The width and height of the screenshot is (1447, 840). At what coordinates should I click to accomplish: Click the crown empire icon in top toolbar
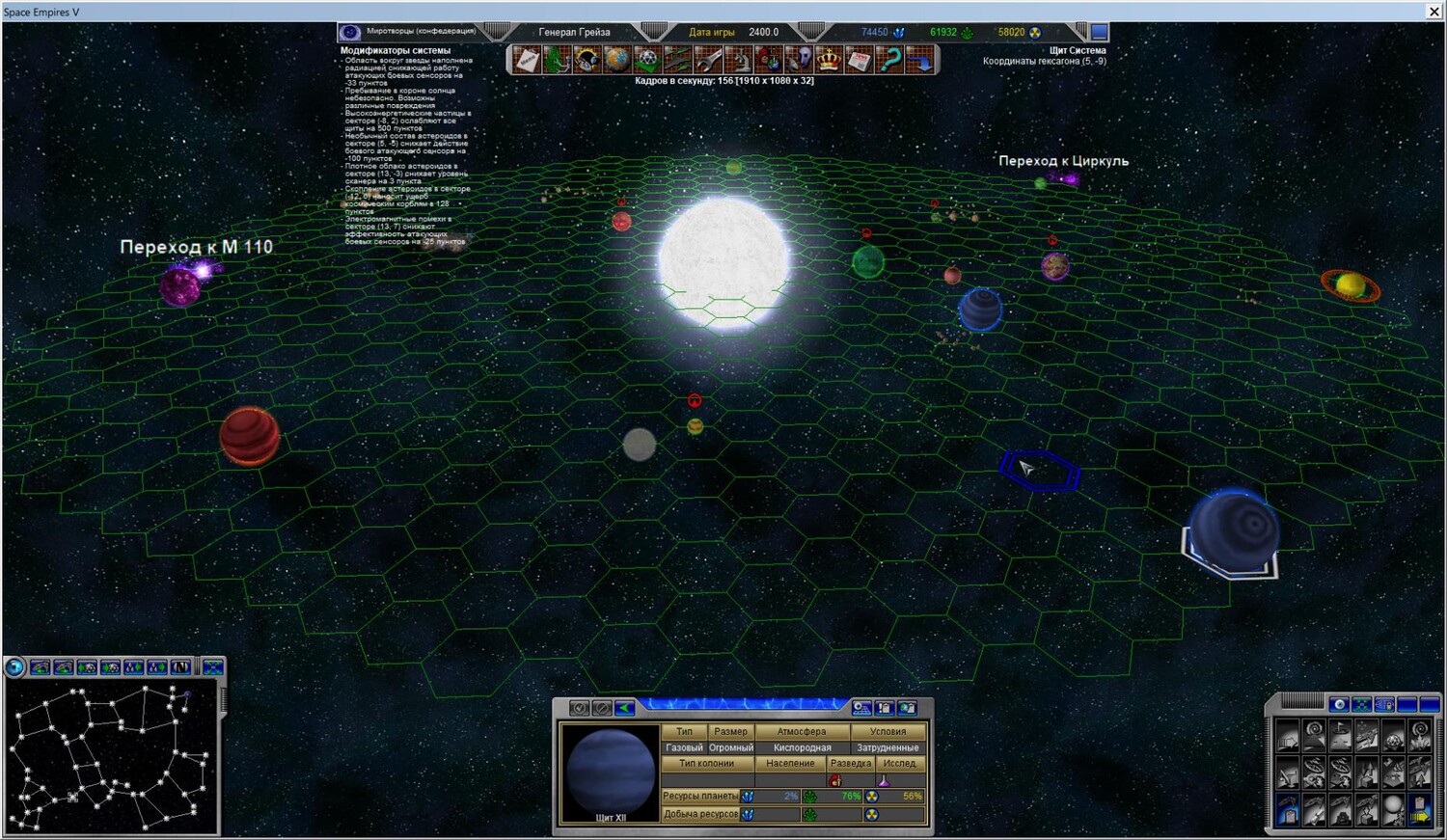[x=829, y=60]
